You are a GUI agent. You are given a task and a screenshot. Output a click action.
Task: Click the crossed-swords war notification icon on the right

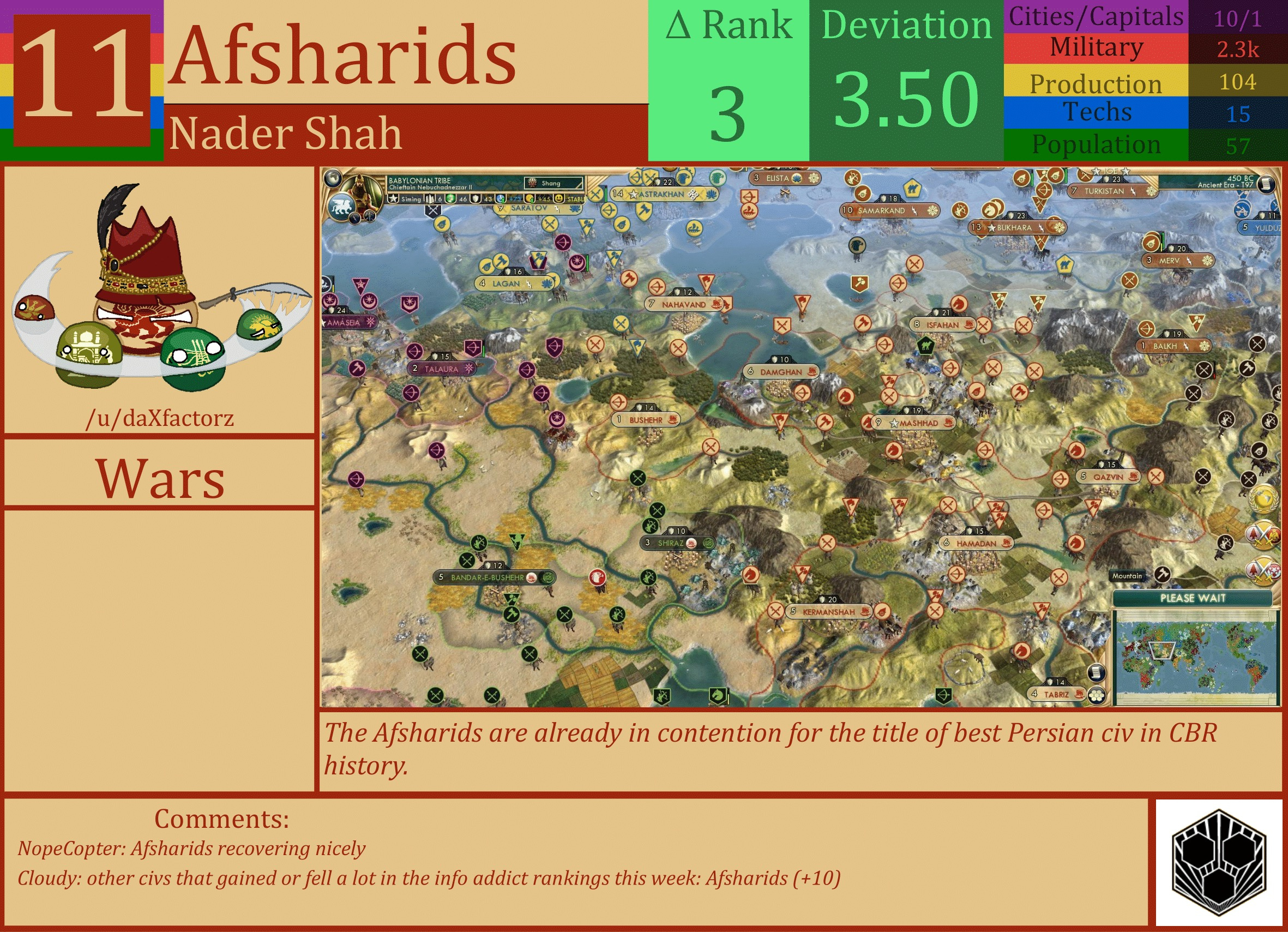[x=1264, y=534]
